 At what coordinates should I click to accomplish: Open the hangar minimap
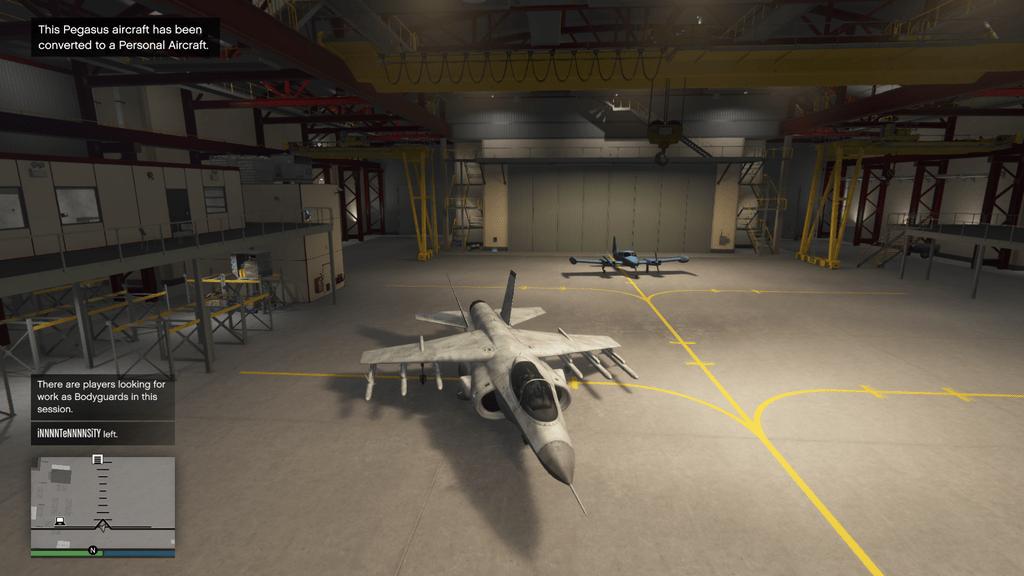pyautogui.click(x=103, y=500)
